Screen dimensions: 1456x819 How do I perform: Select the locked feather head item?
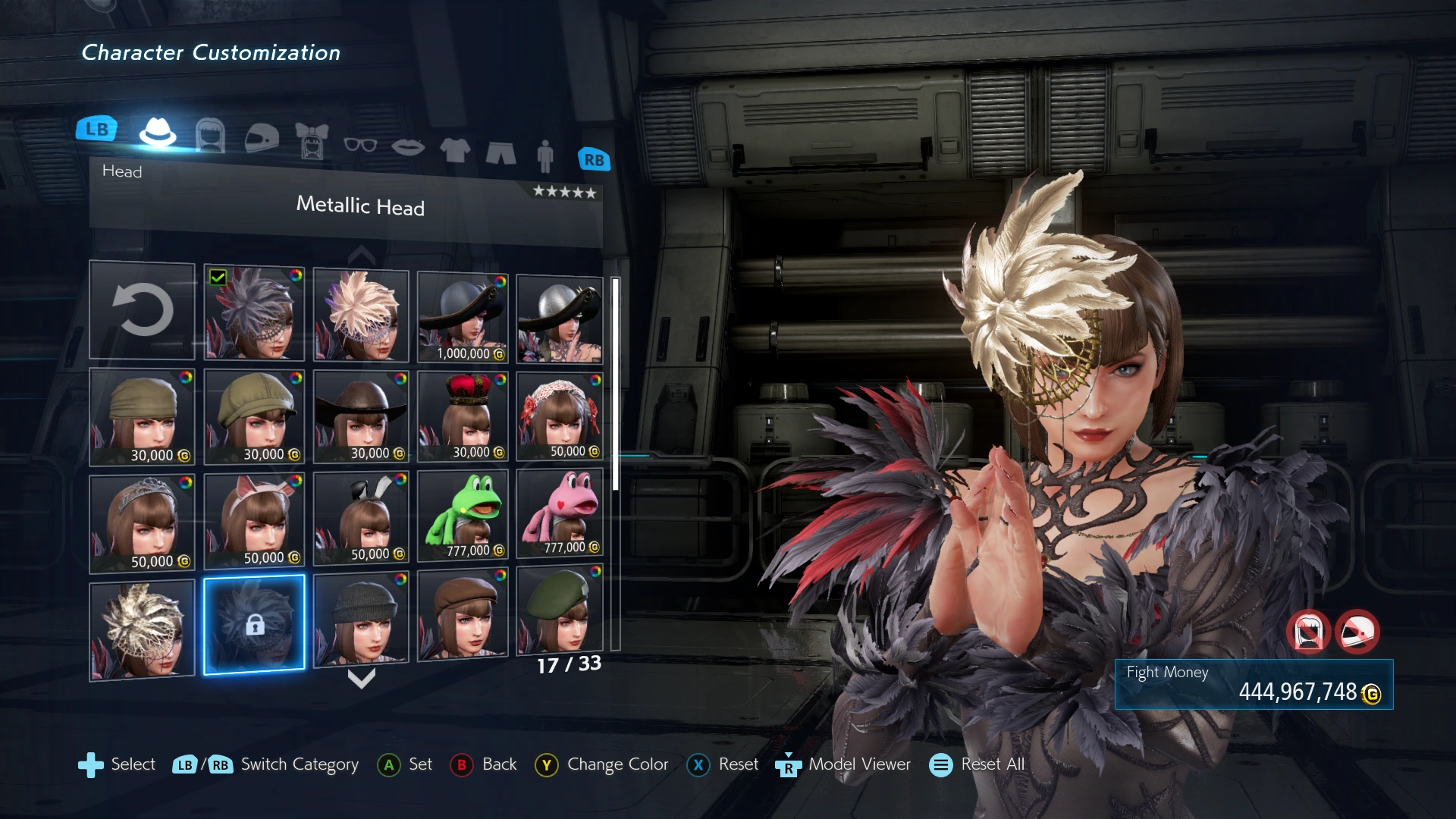(x=254, y=624)
